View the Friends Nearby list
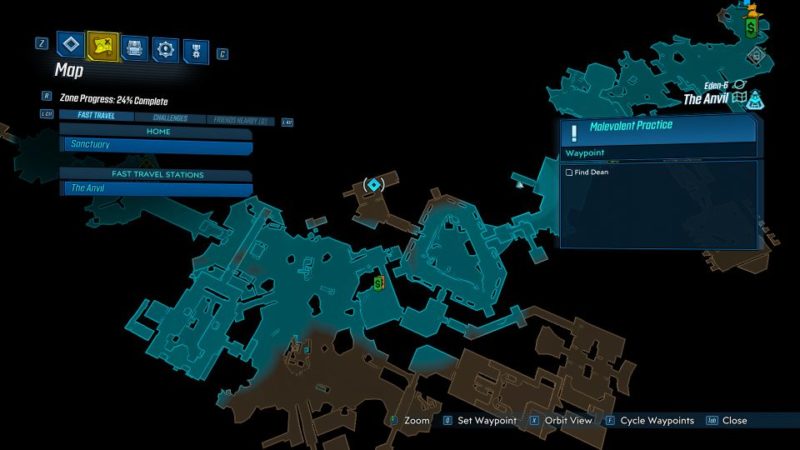The height and width of the screenshot is (450, 800). tap(240, 118)
